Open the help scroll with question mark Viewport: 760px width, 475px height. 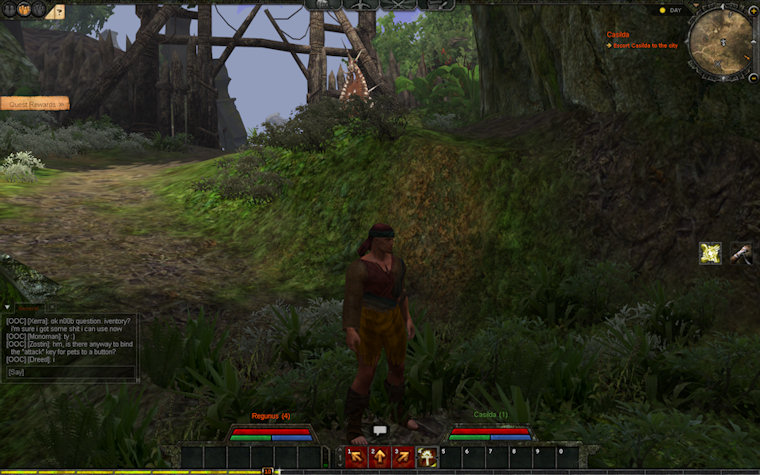[x=58, y=12]
